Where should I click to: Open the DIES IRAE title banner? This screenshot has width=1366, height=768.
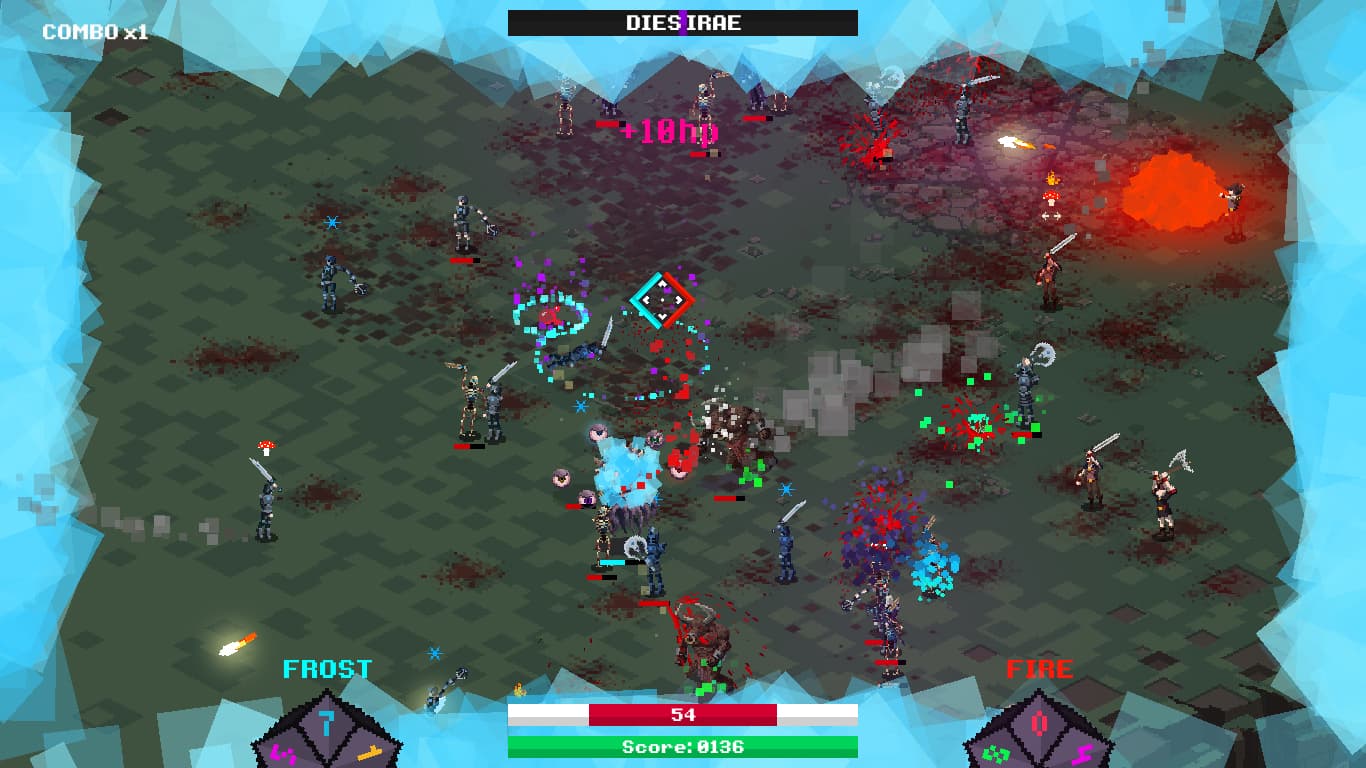pyautogui.click(x=683, y=23)
